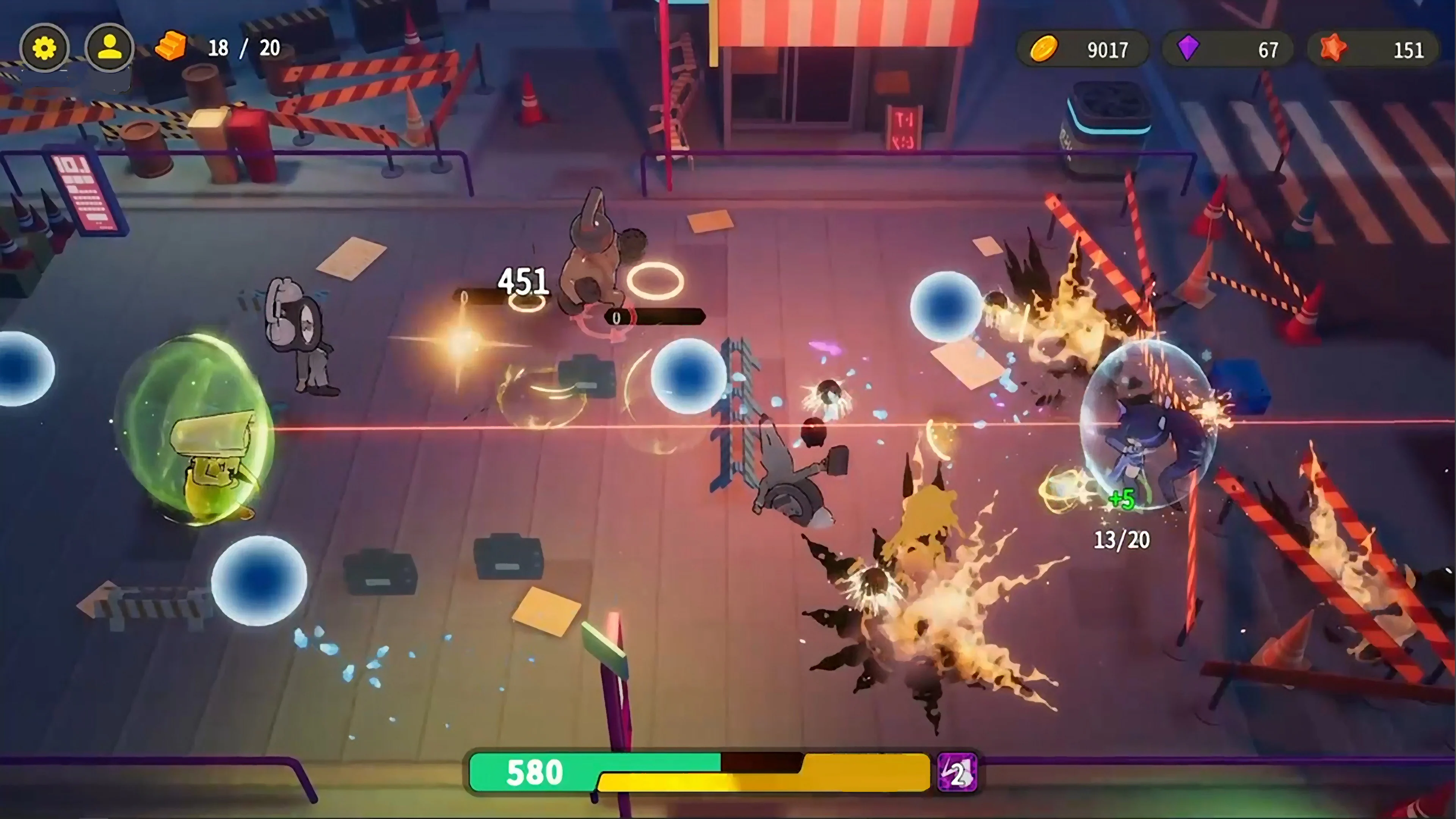Click the 13/20 counter near the hero
1456x819 pixels.
(x=1122, y=540)
